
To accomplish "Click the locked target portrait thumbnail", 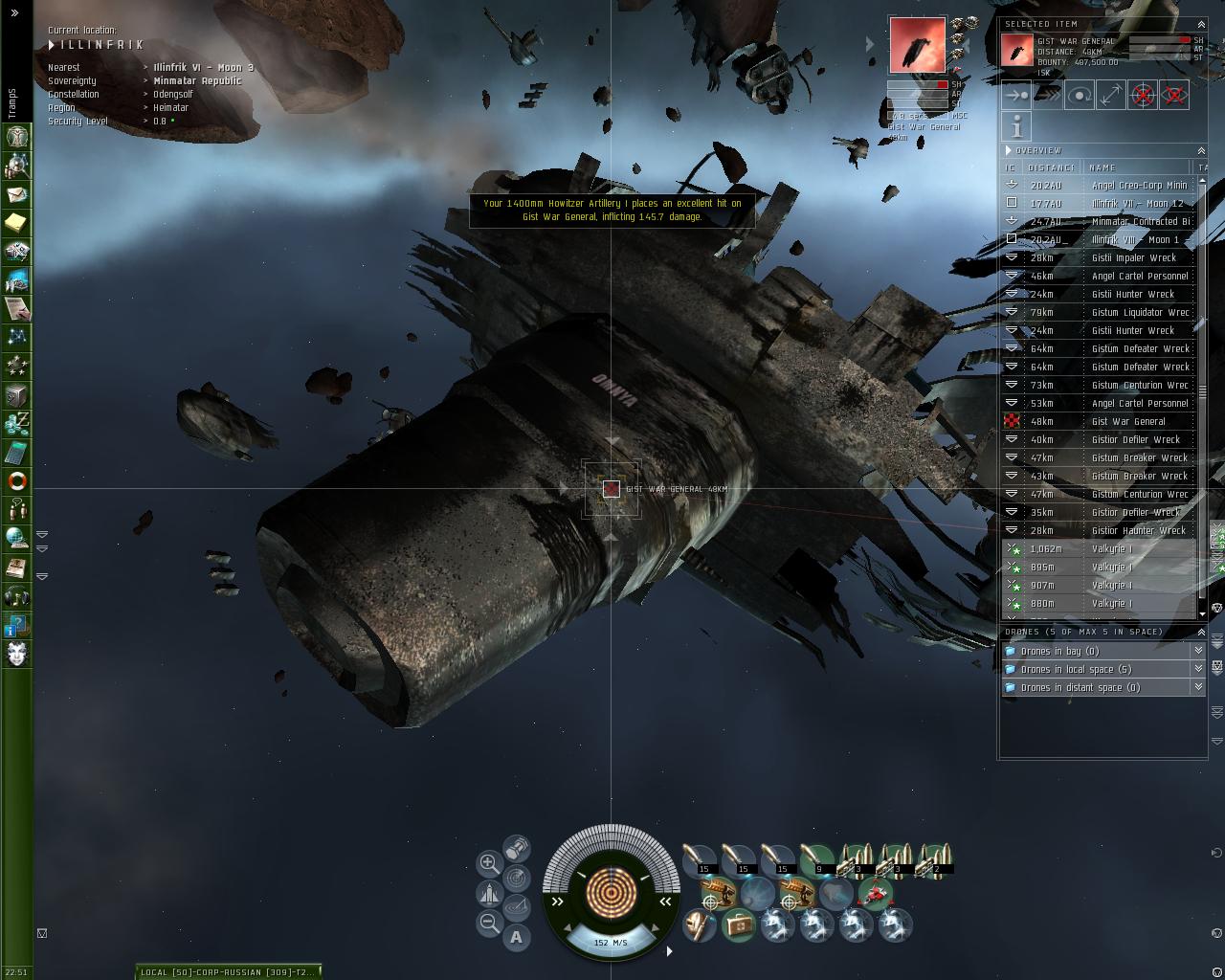I will (x=917, y=45).
